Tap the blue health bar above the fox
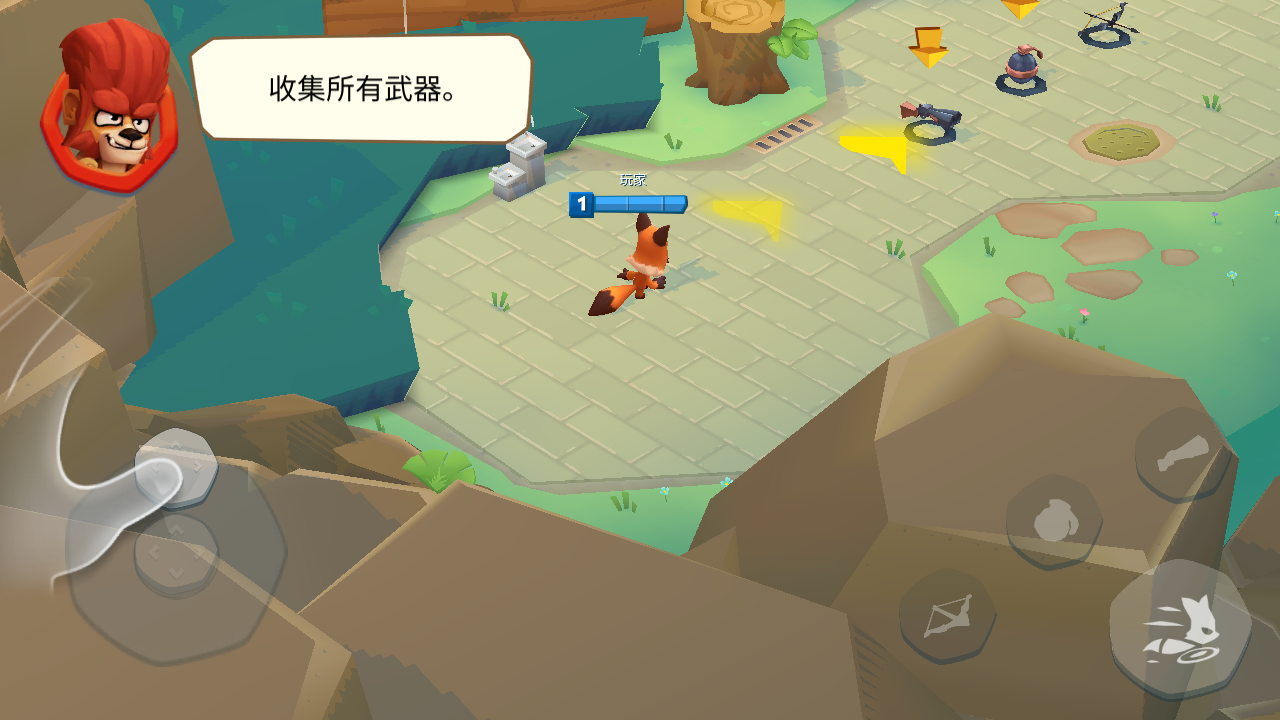The image size is (1280, 720). 640,203
